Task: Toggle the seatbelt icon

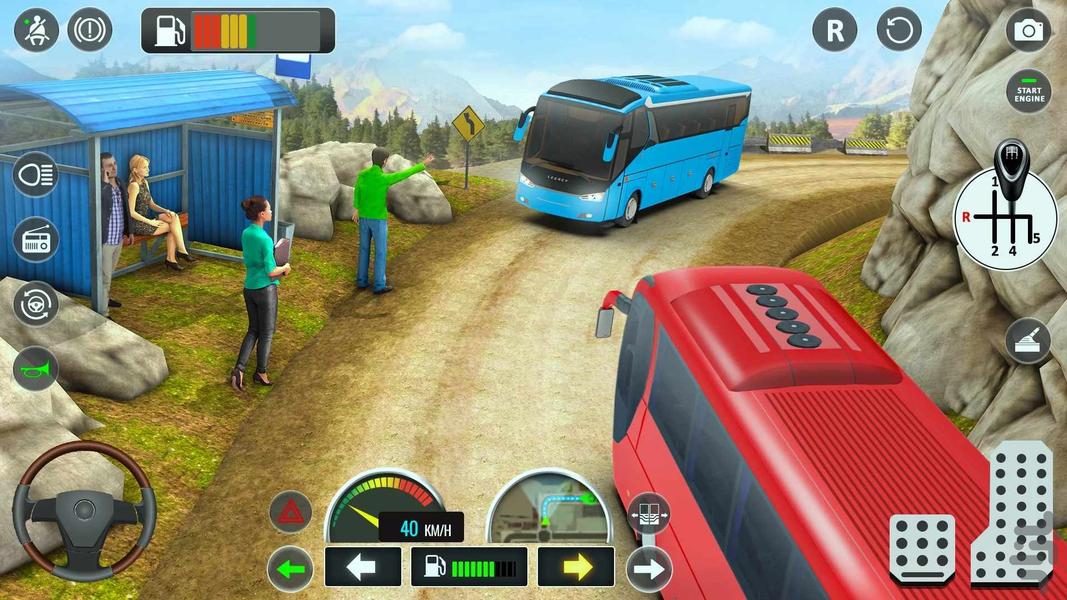Action: coord(36,30)
